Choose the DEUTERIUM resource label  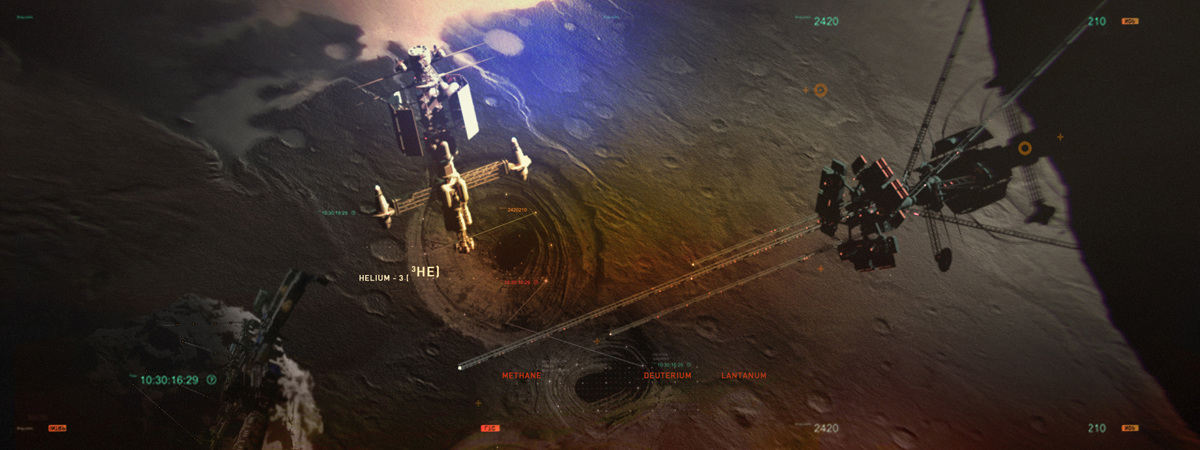pyautogui.click(x=667, y=375)
